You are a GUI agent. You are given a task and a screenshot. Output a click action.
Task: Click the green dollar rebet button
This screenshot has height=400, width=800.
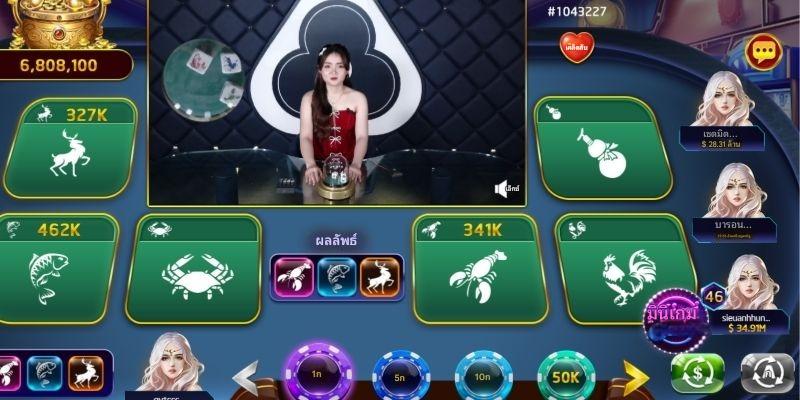pyautogui.click(x=698, y=373)
